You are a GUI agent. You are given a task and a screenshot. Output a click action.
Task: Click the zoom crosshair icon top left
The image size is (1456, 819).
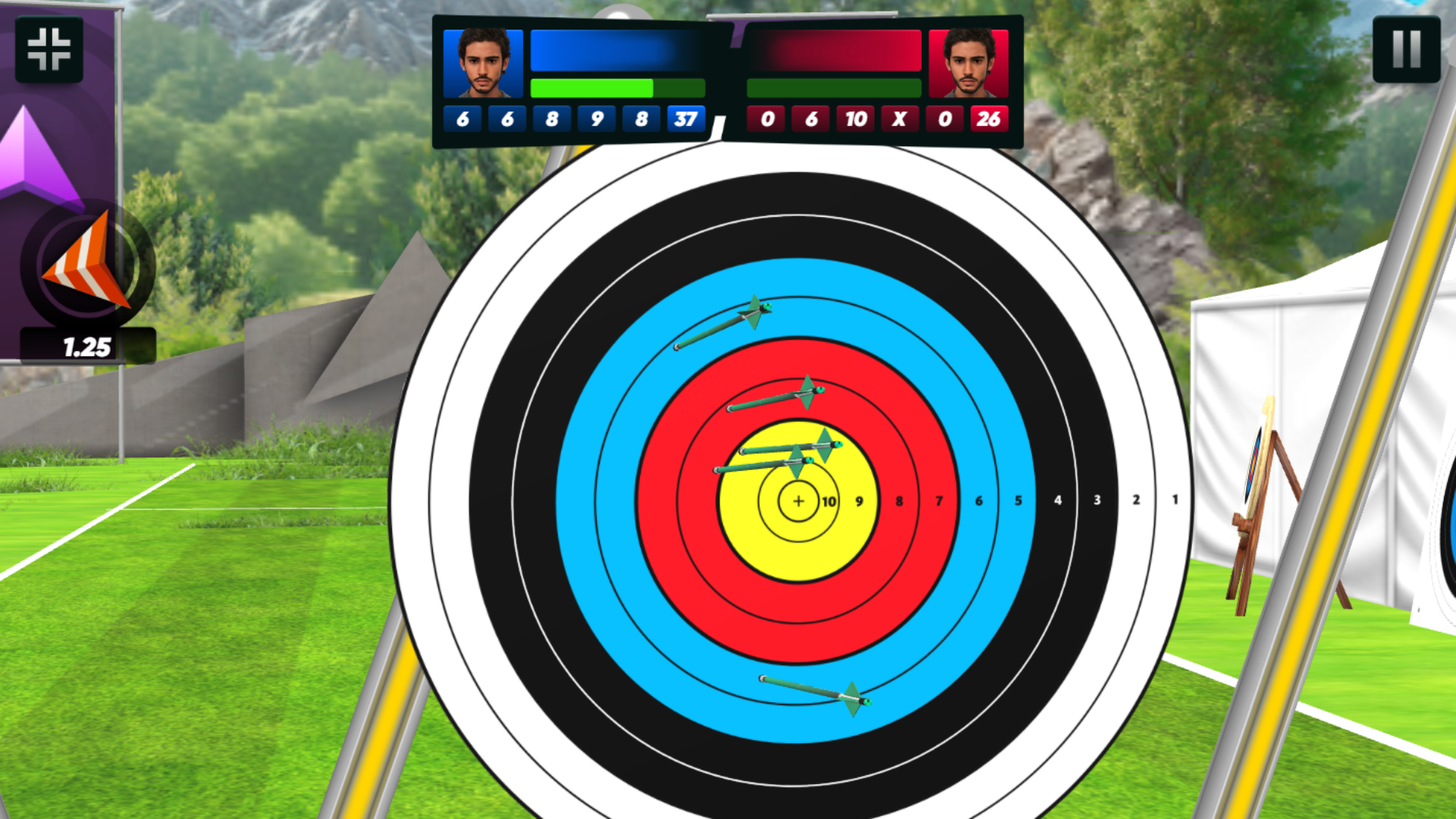pyautogui.click(x=49, y=50)
